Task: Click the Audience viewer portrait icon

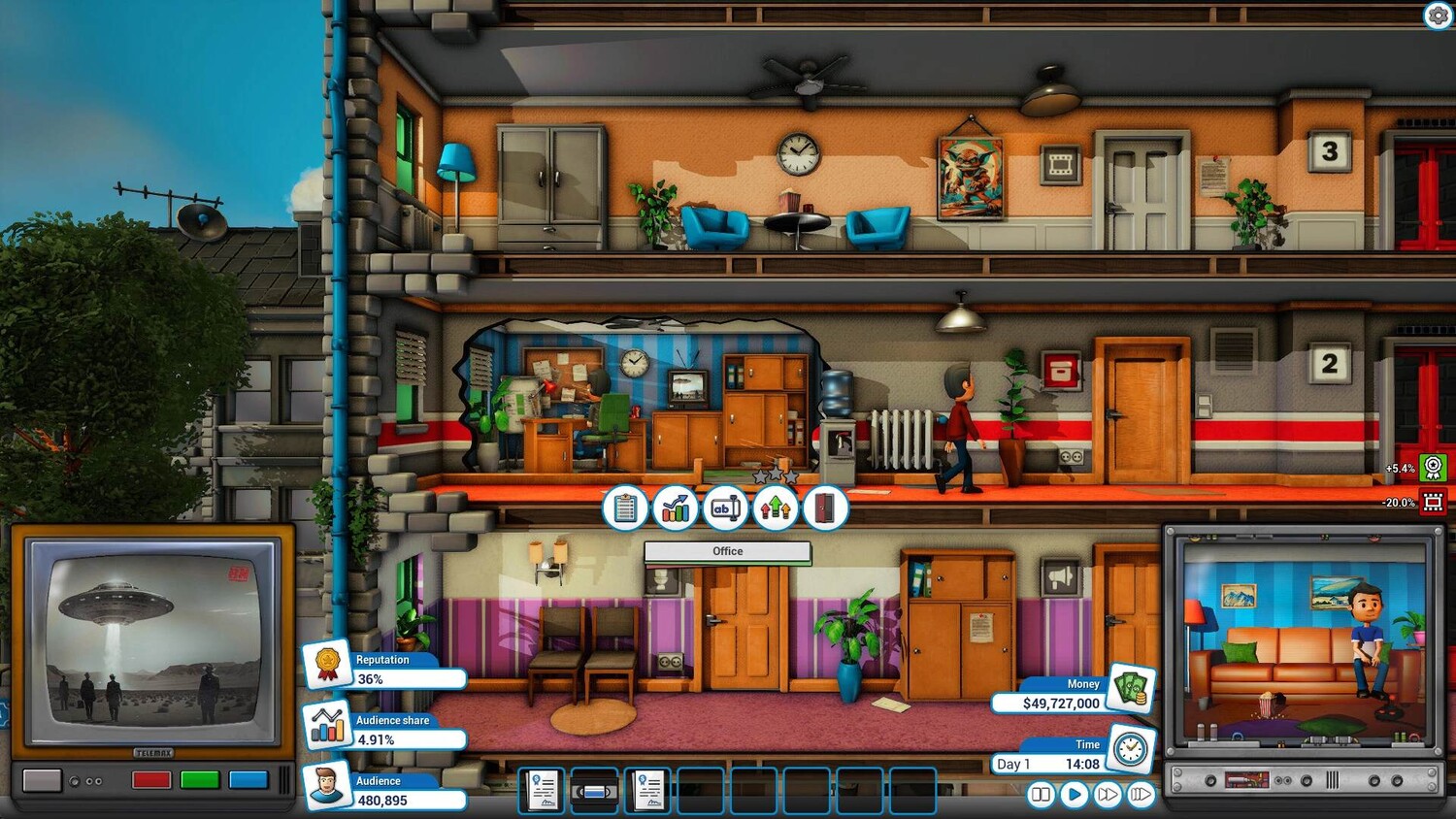Action: pyautogui.click(x=327, y=785)
